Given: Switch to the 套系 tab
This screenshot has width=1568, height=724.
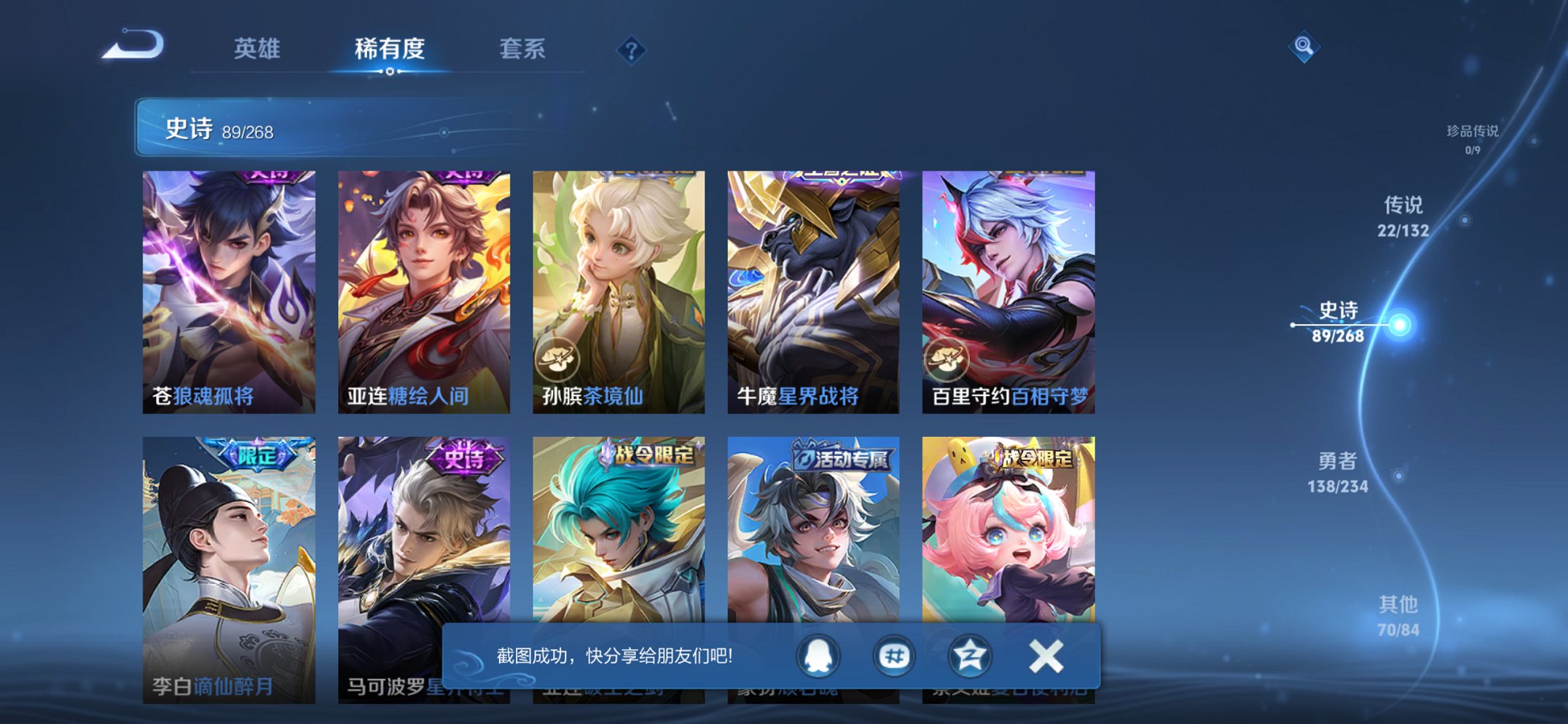Looking at the screenshot, I should [522, 50].
